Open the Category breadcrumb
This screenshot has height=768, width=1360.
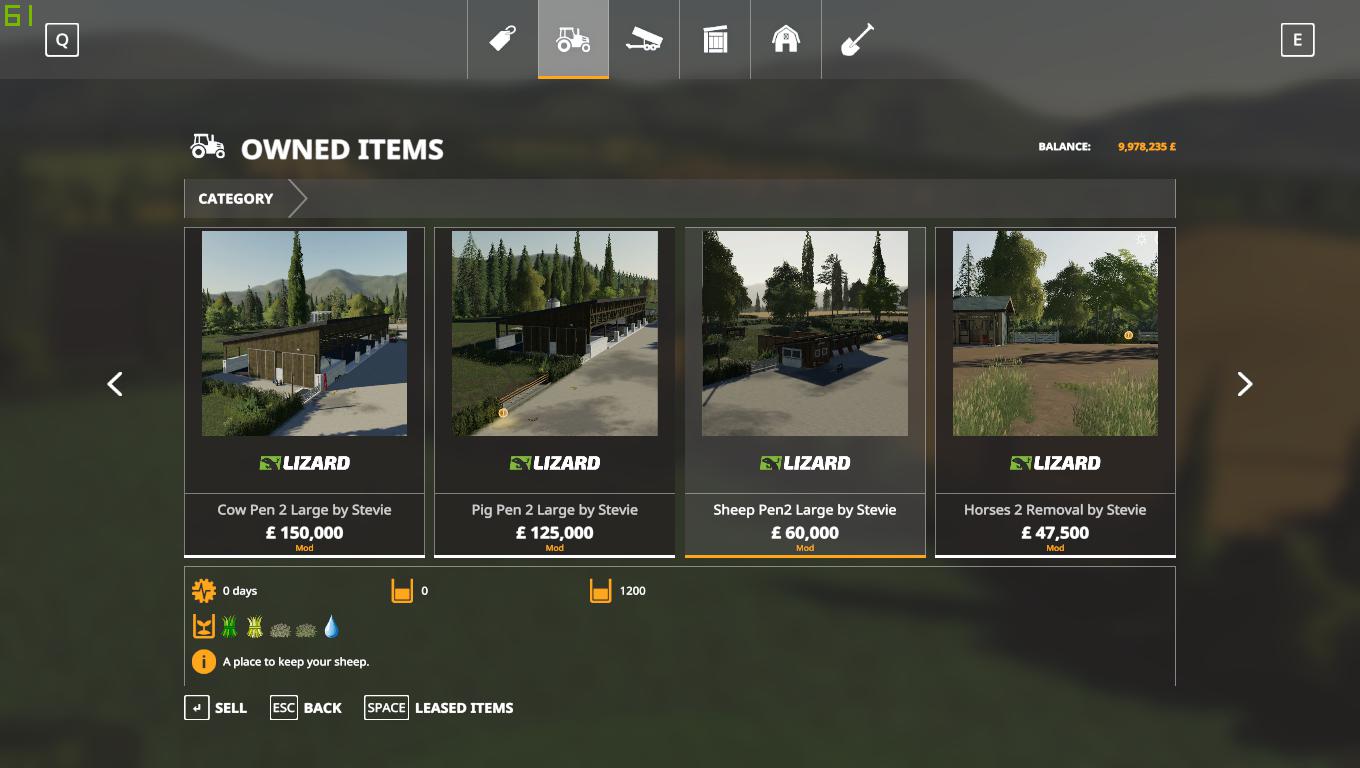(236, 199)
